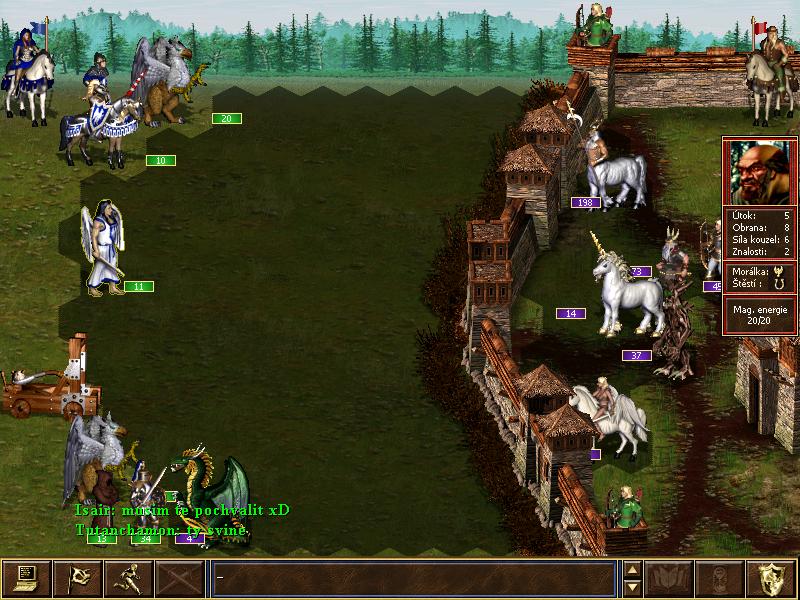Target the centaur stack numbered 198

tap(610, 170)
